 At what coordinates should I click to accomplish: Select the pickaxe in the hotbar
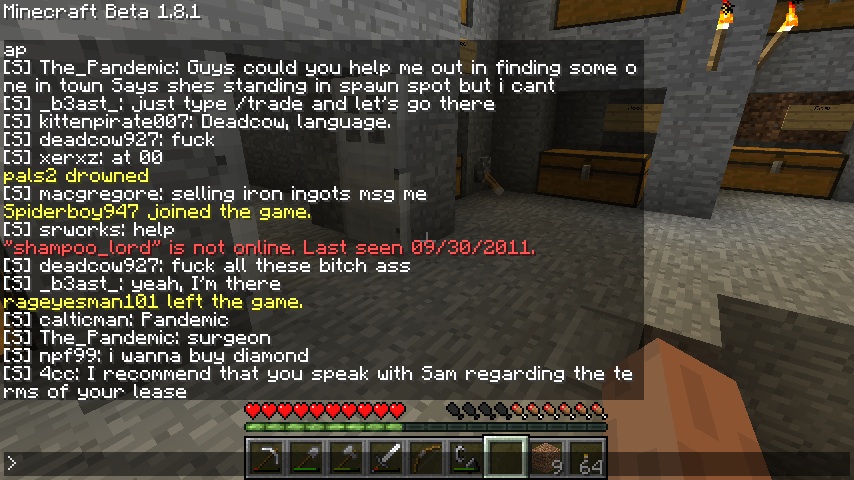pyautogui.click(x=266, y=459)
